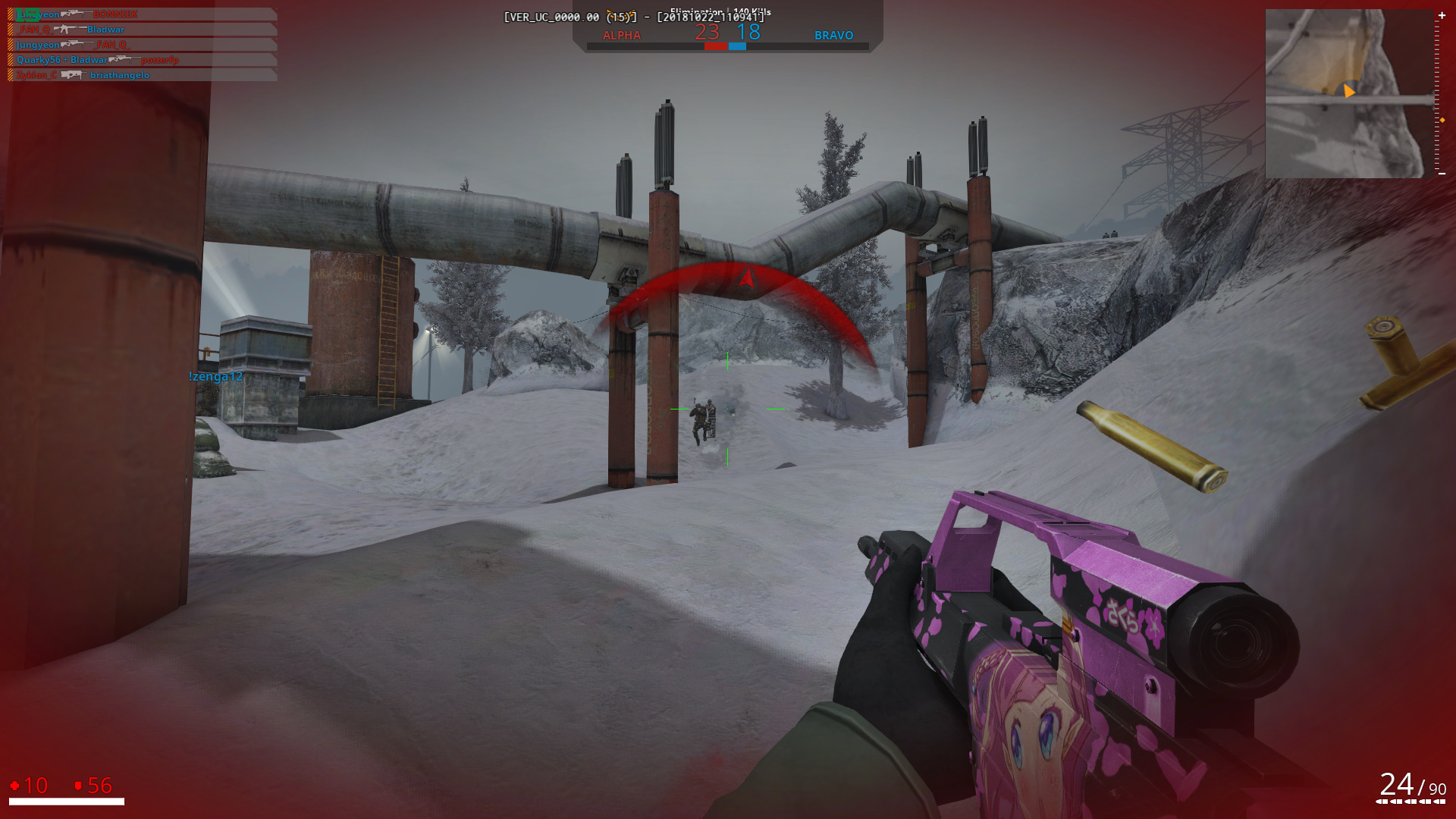This screenshot has width=1456, height=819.
Task: Click the orange player arrow on the minimap
Action: [1348, 92]
